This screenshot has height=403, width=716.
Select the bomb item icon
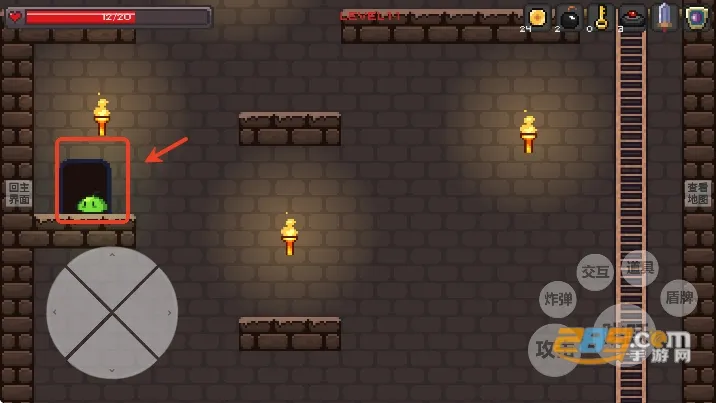(569, 18)
